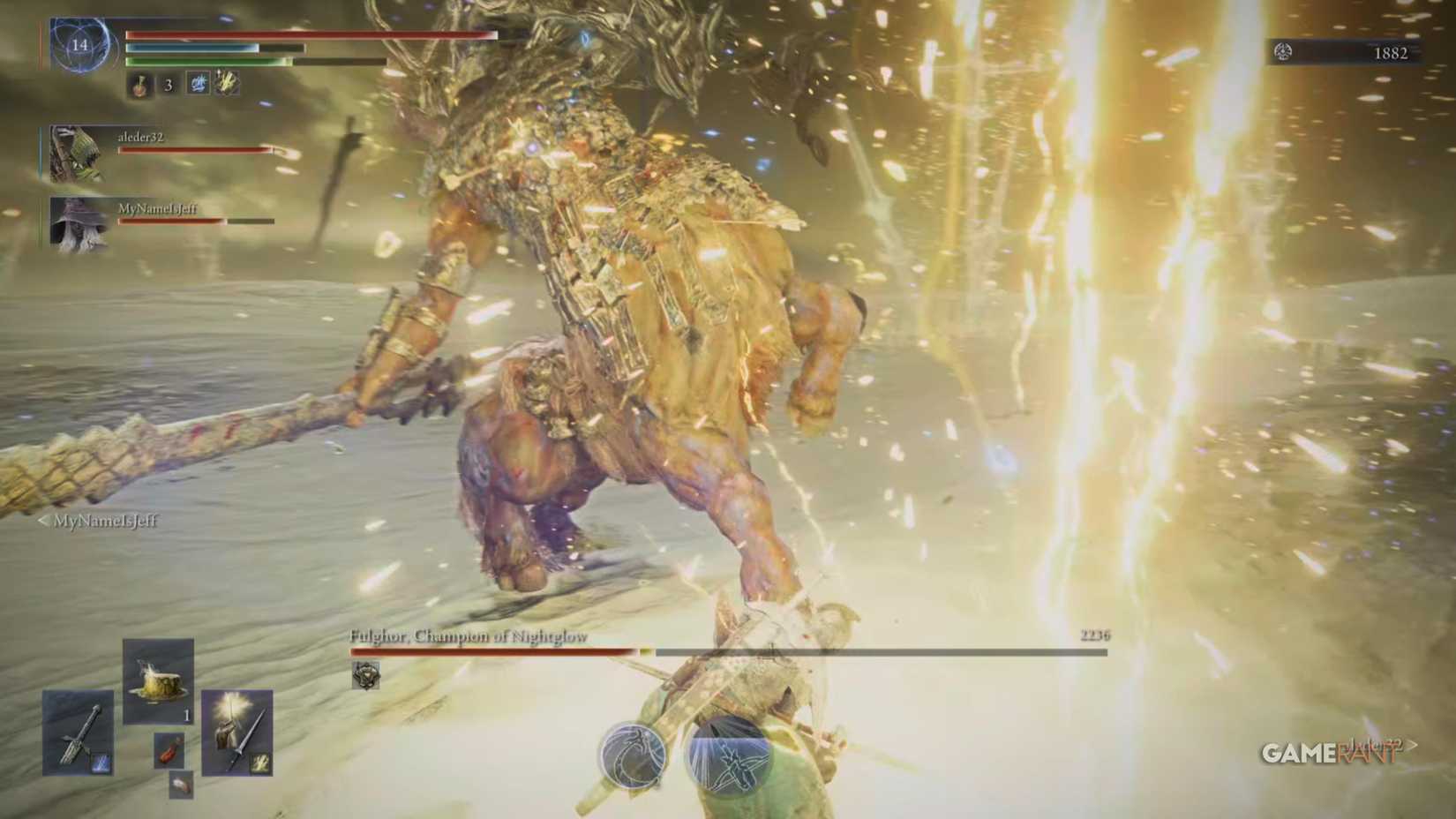Activate the yellow lightning skill icon
1456x819 pixels.
click(227, 82)
